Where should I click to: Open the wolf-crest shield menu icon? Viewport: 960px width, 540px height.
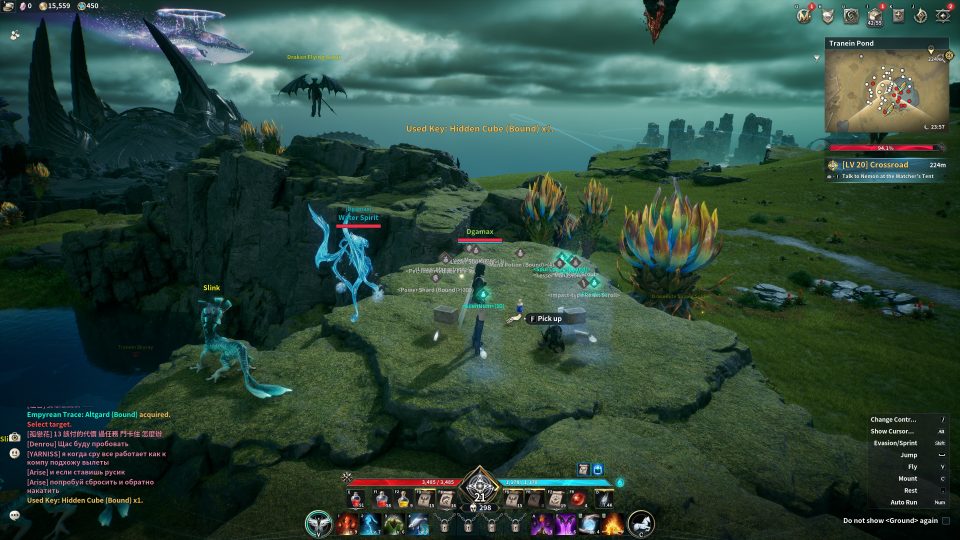[x=827, y=14]
